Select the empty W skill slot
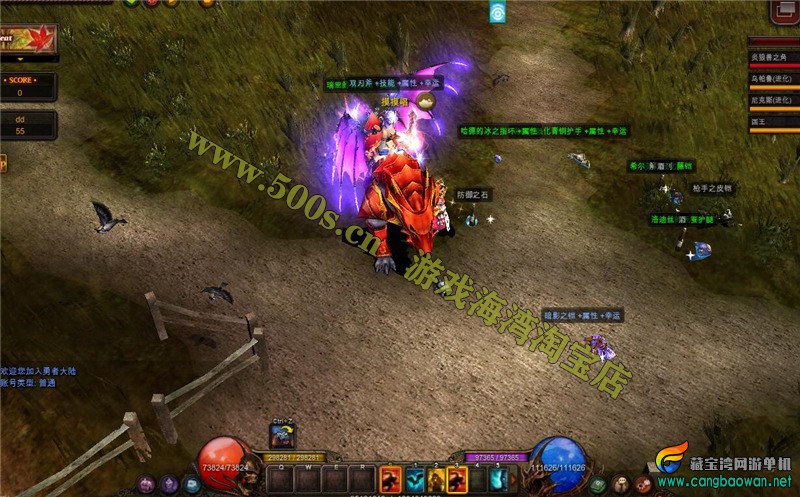The image size is (800, 497). (x=309, y=478)
